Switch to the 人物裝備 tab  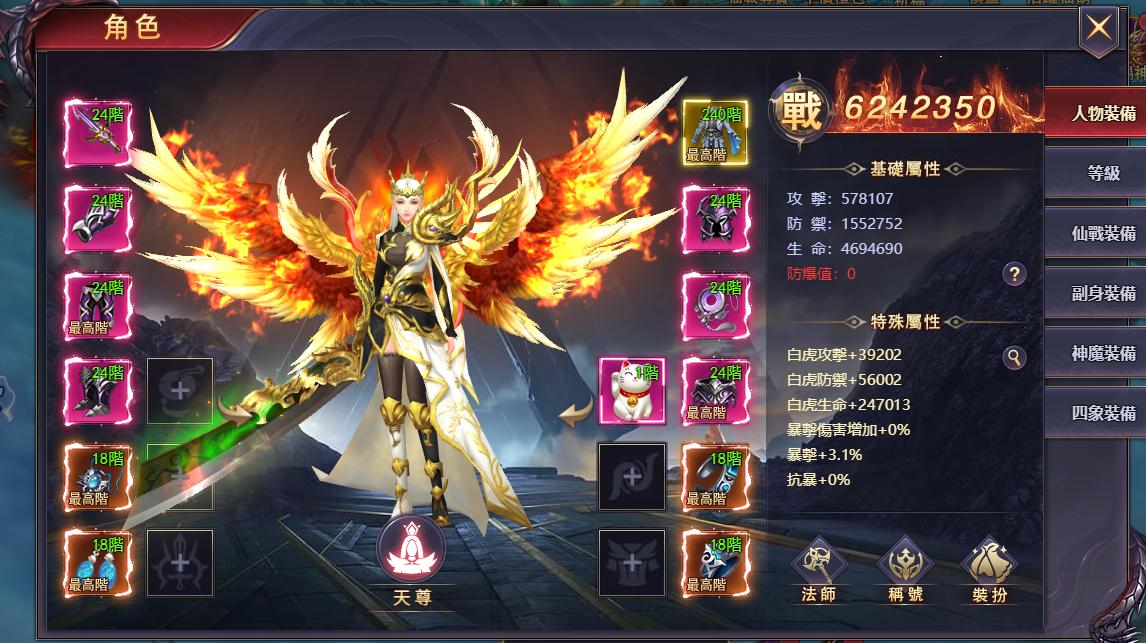click(1102, 113)
